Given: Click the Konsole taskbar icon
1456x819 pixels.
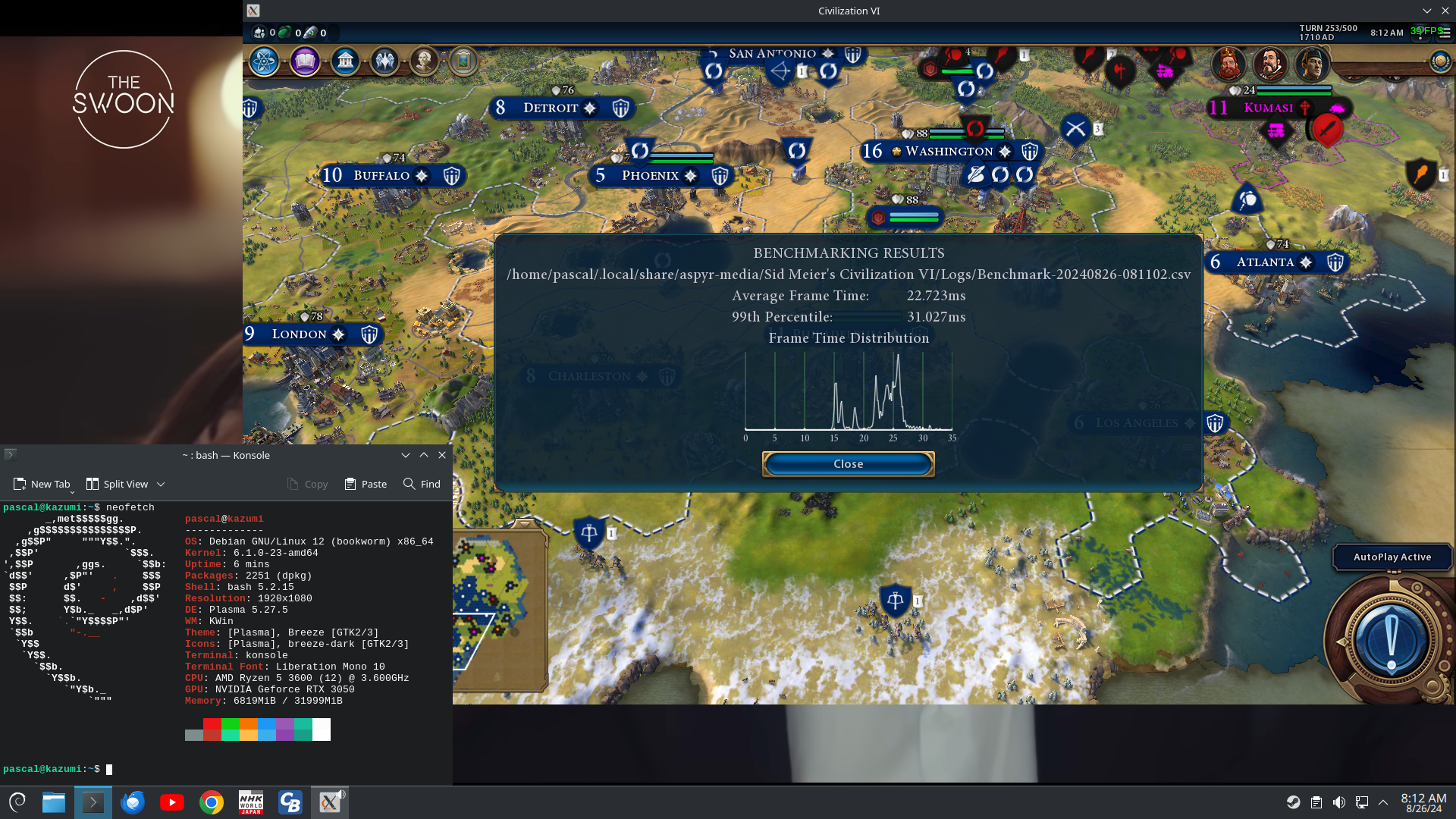Looking at the screenshot, I should point(93,802).
